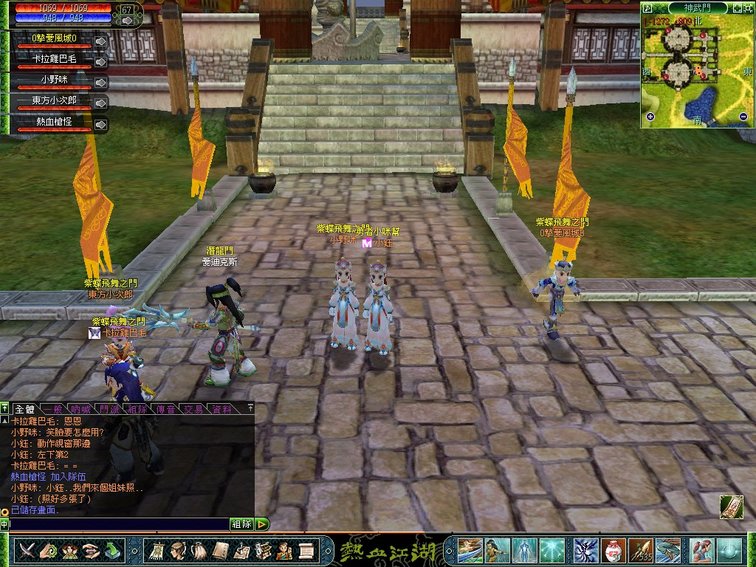Activate the green arrow action icon
756x567 pixels.
click(x=115, y=550)
